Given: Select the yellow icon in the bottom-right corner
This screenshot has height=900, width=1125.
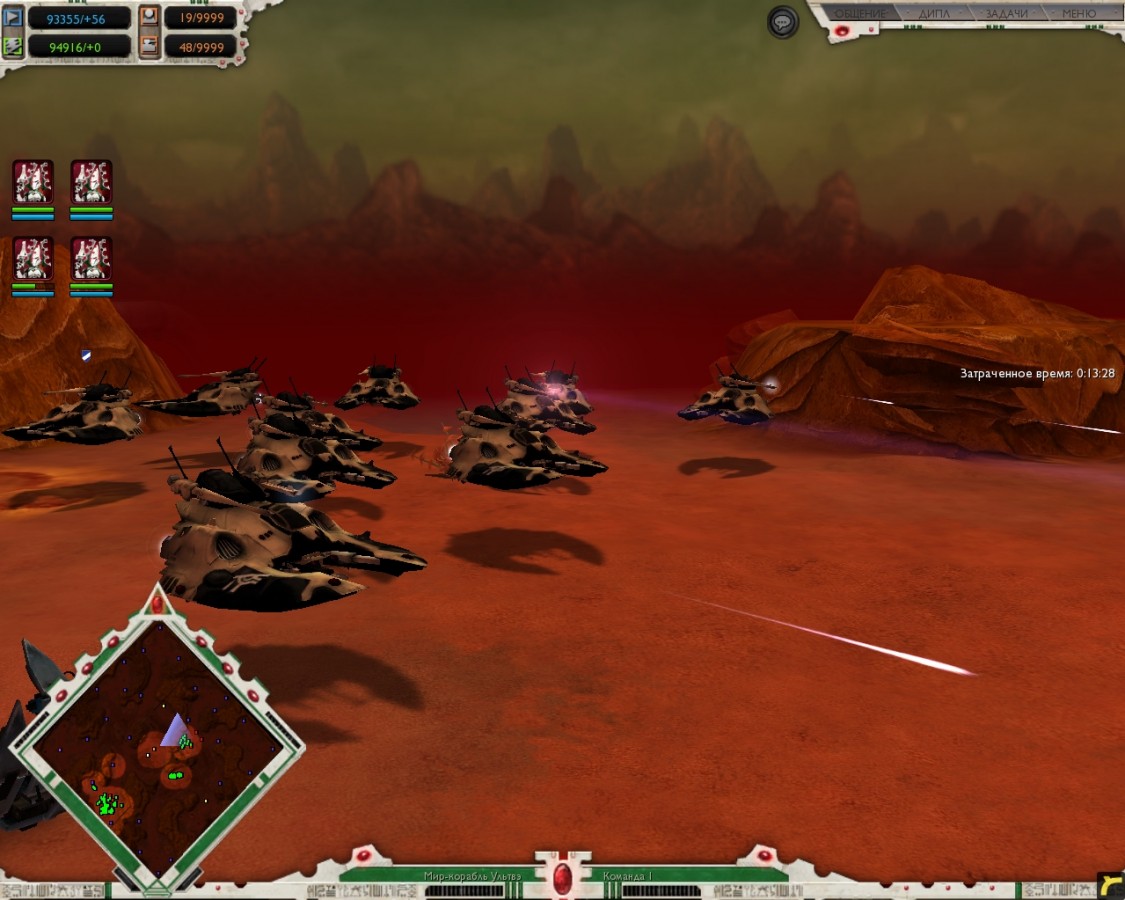Looking at the screenshot, I should [1110, 885].
